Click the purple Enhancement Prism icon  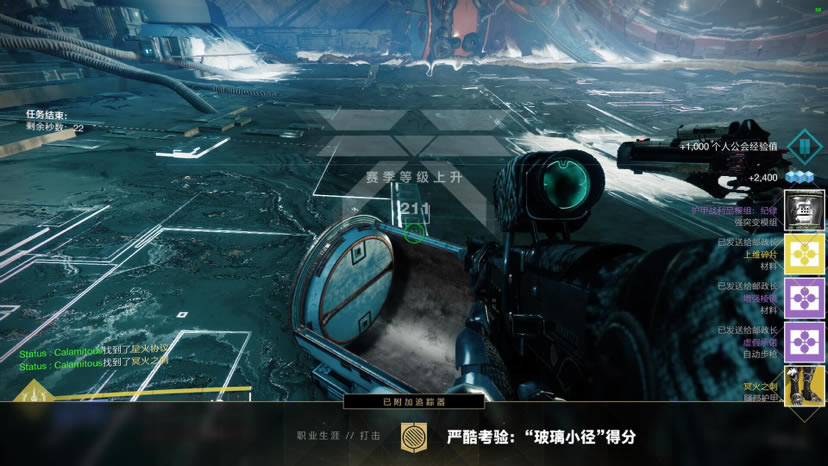[804, 298]
